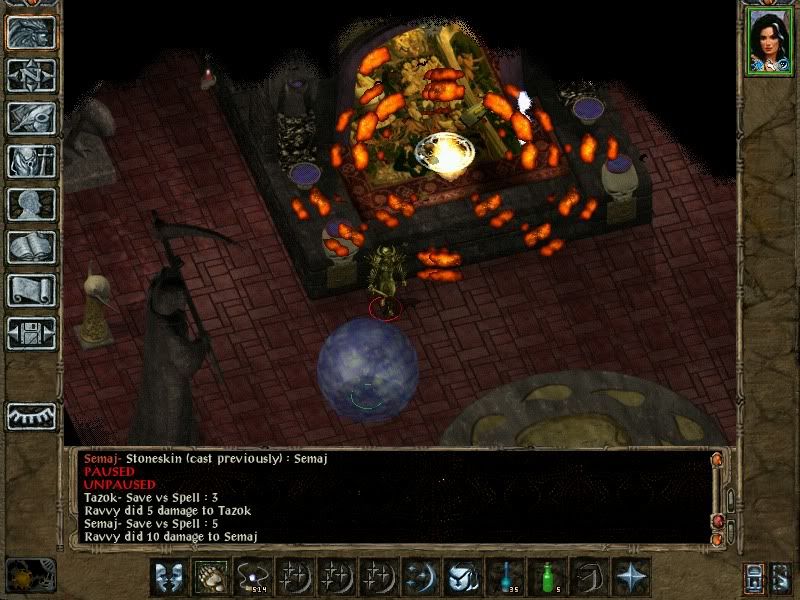
Task: Click the select all party button
Action: tap(755, 577)
